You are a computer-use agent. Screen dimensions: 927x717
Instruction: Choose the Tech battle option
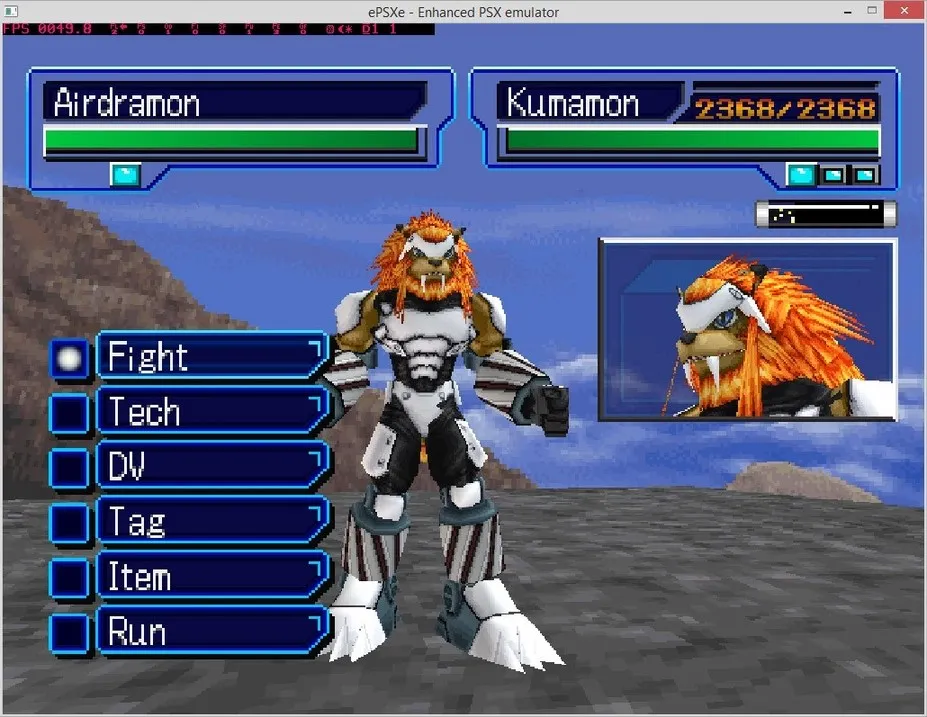[x=212, y=412]
